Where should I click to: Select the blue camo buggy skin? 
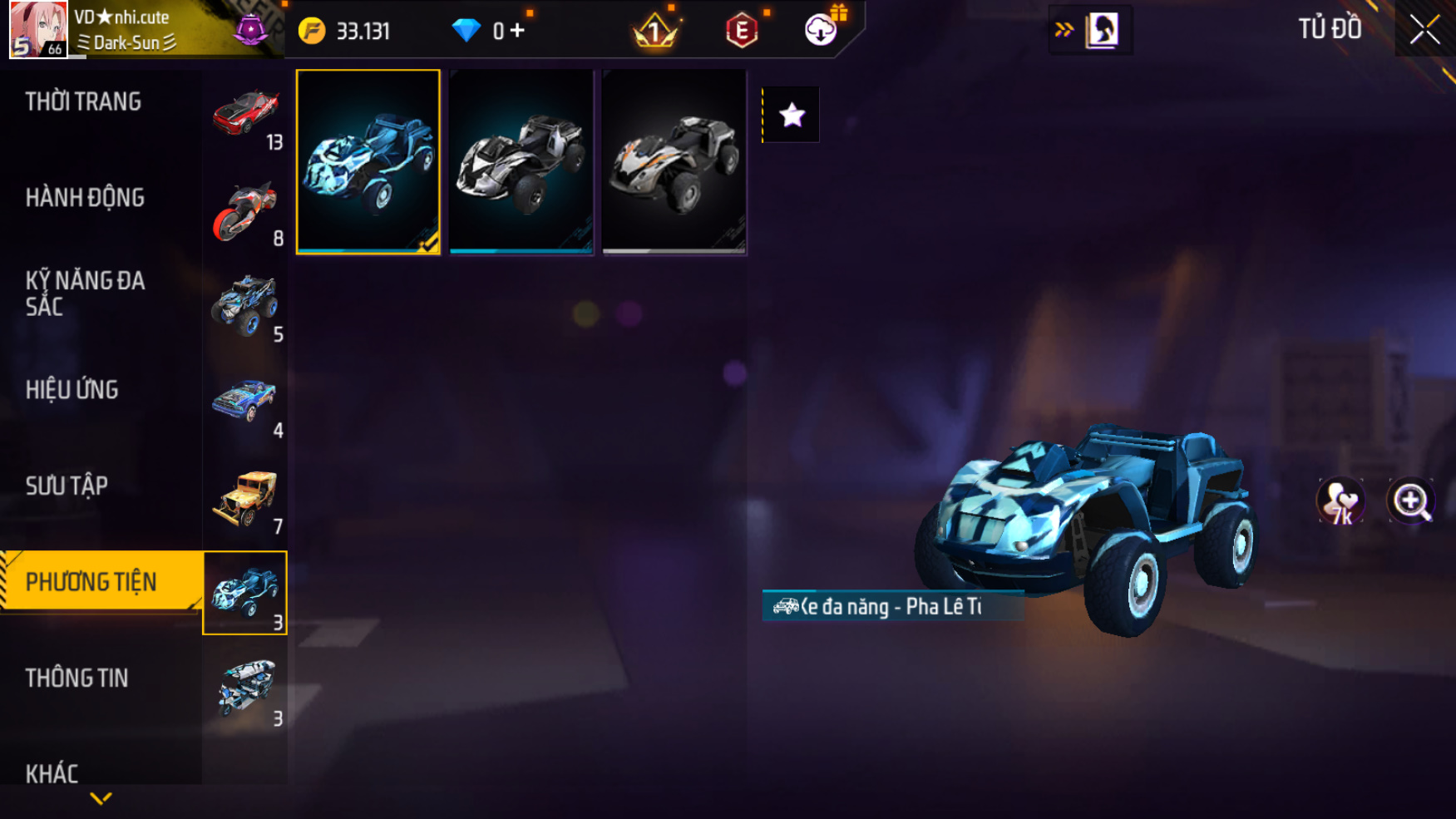click(368, 161)
